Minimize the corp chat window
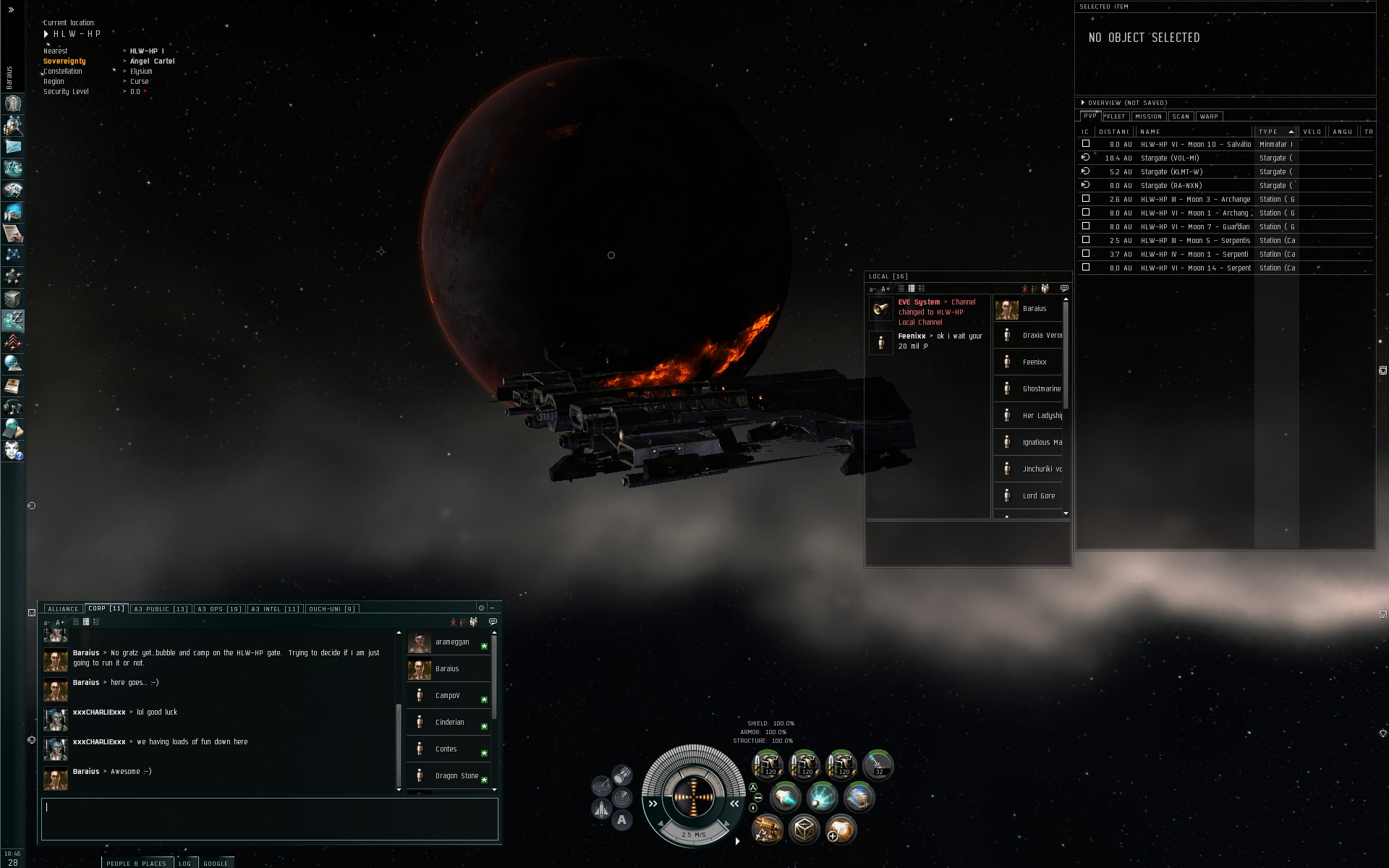 [492, 608]
